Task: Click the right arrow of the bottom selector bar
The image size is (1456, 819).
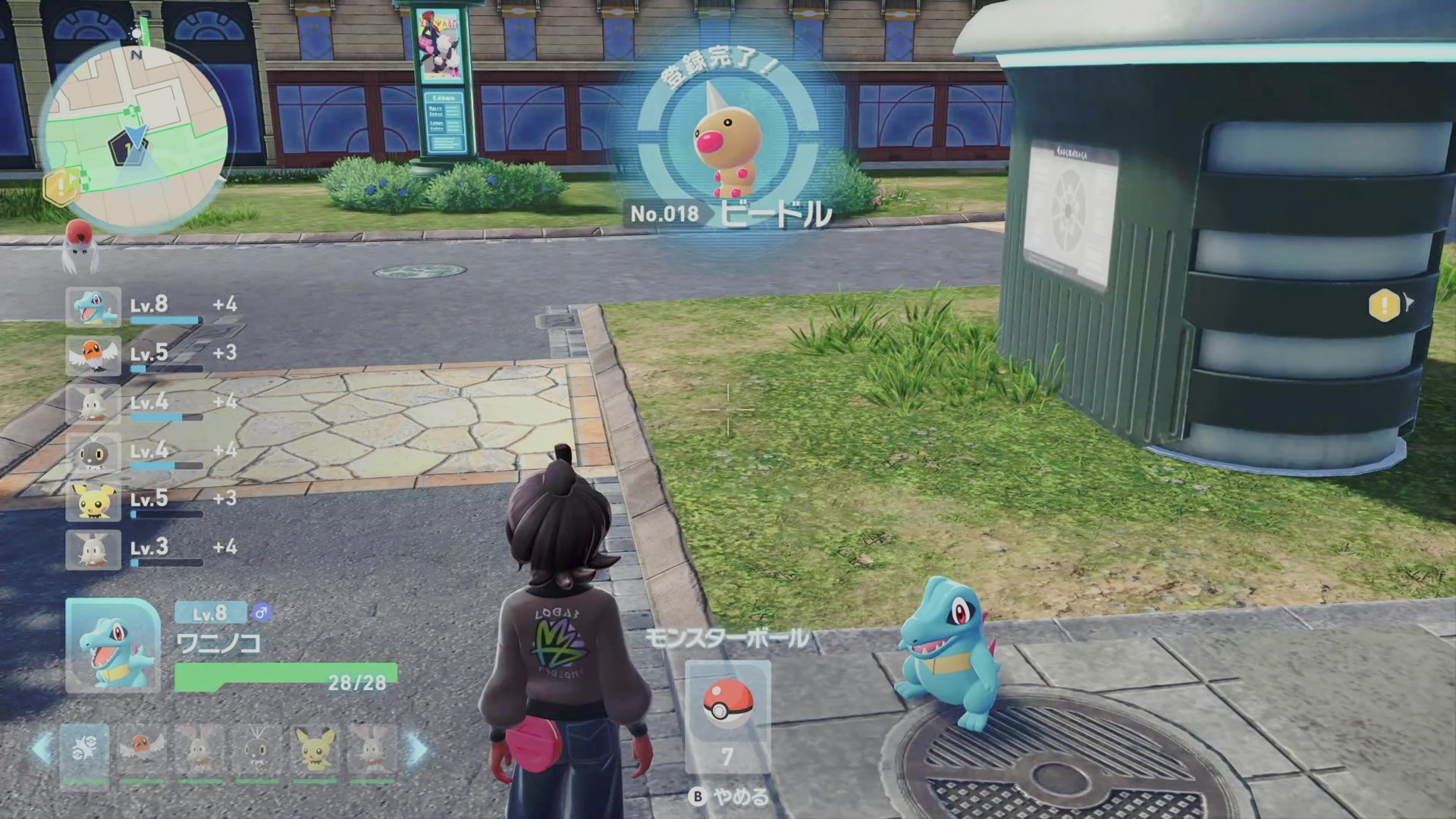Action: [417, 749]
